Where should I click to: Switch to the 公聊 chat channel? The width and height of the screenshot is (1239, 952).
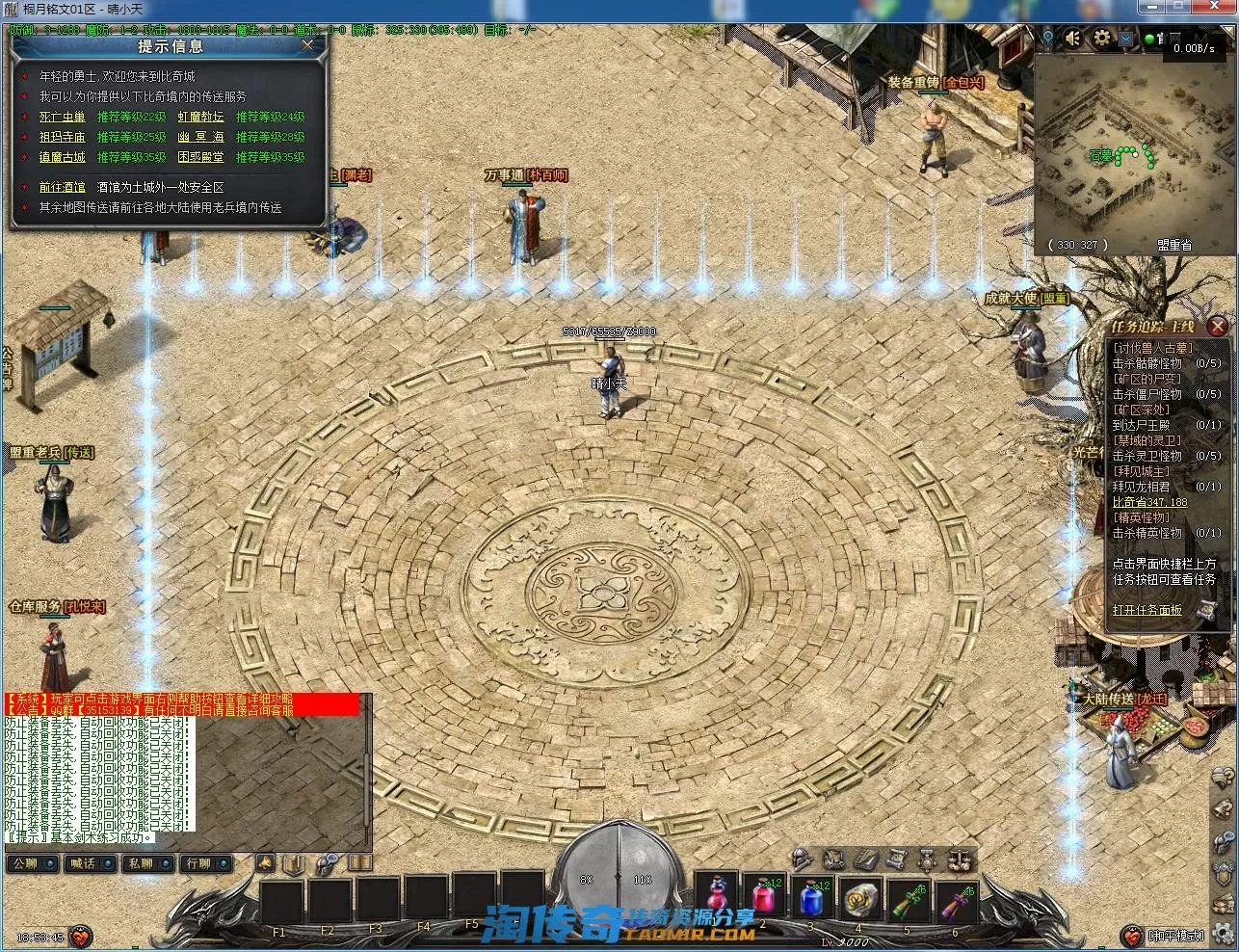[26, 863]
